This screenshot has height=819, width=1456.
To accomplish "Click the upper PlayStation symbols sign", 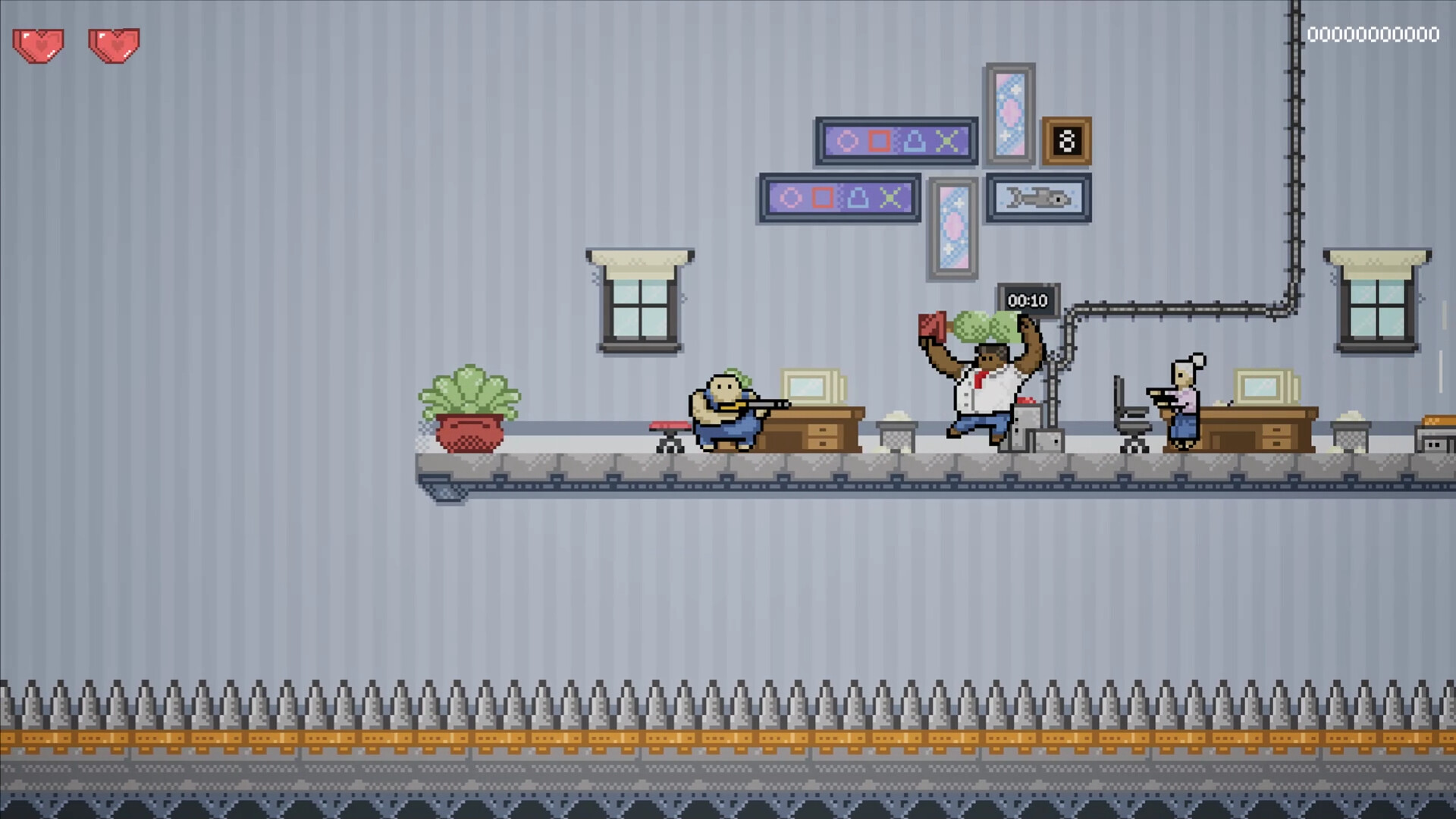I will [x=896, y=141].
